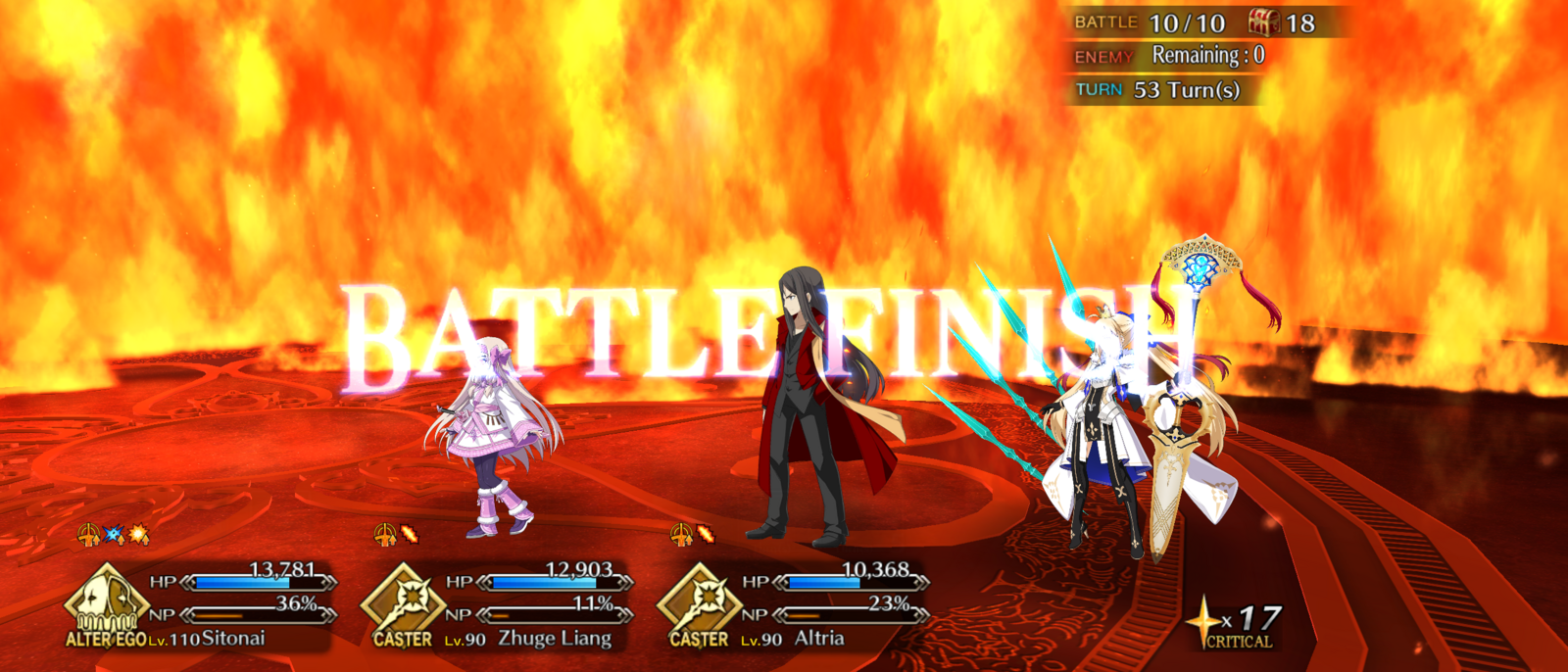
Task: Select Zhuge Liang's Caster status panel
Action: [497, 605]
